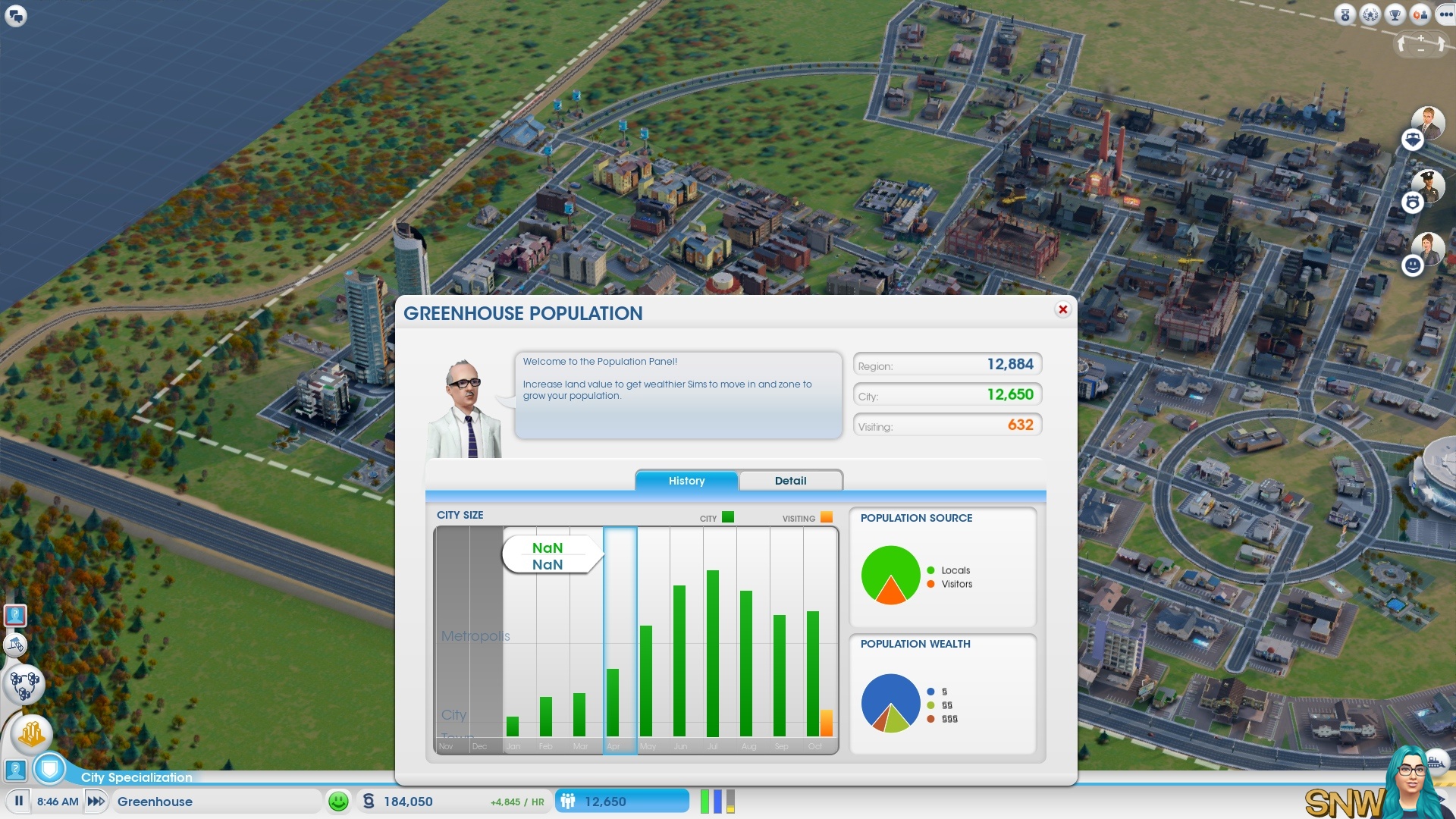1456x819 pixels.
Task: Click the zoom plus control near camera arrows
Action: click(1421, 38)
